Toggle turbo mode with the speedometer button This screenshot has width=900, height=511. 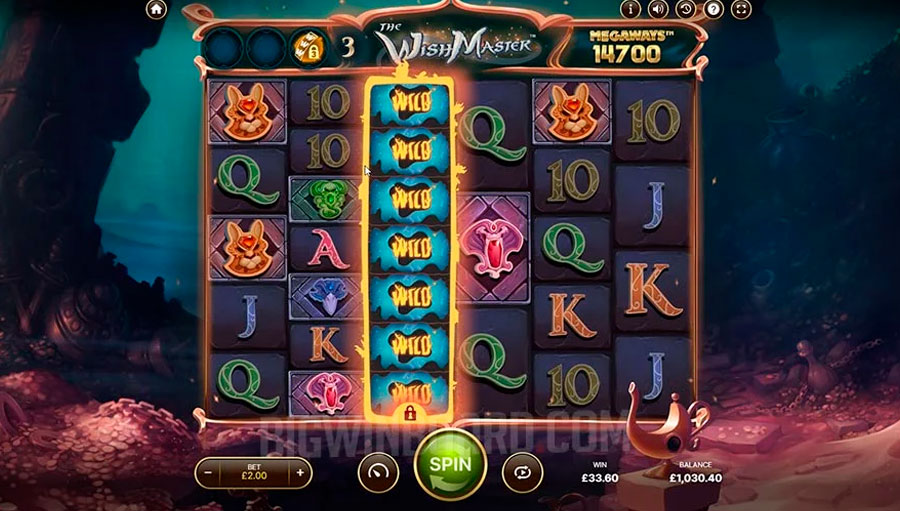(x=377, y=469)
